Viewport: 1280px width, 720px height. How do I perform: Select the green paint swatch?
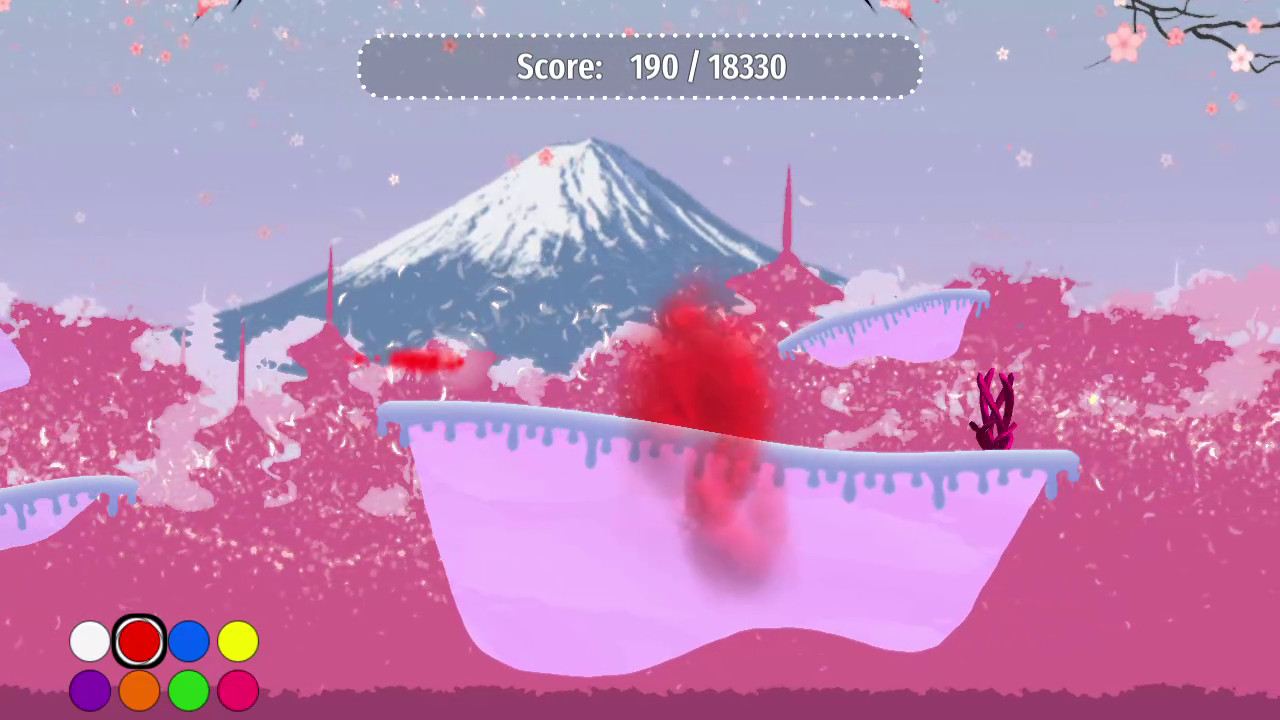pyautogui.click(x=189, y=689)
